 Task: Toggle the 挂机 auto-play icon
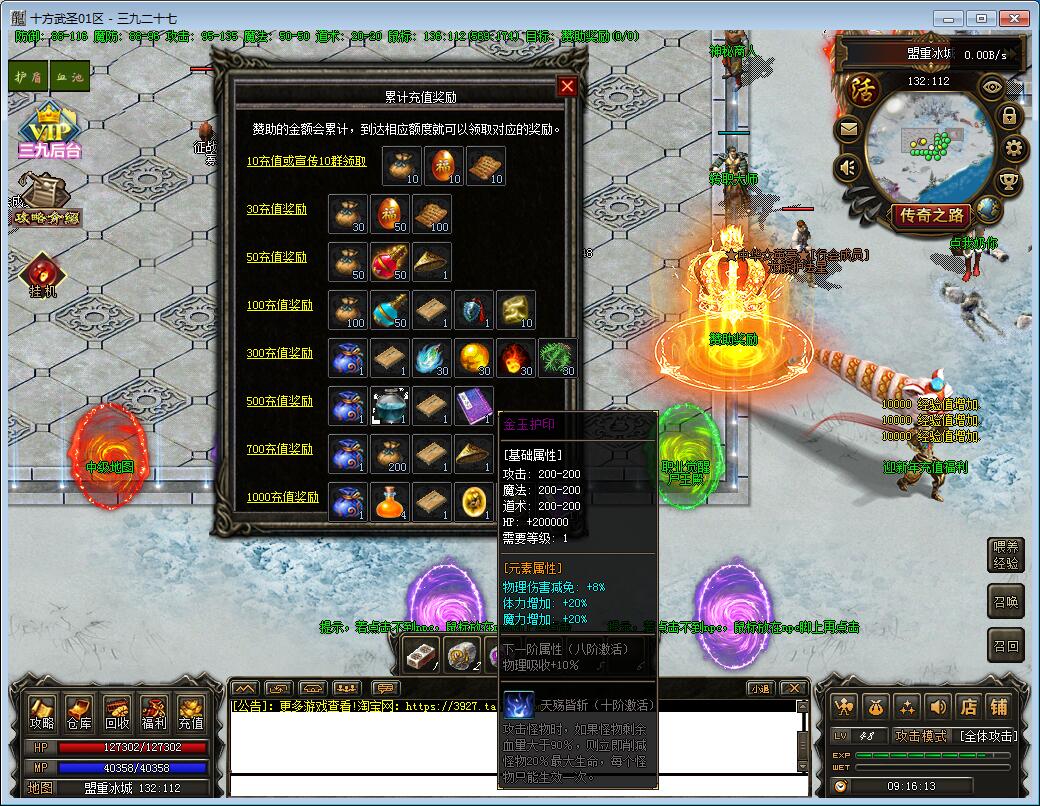point(43,275)
